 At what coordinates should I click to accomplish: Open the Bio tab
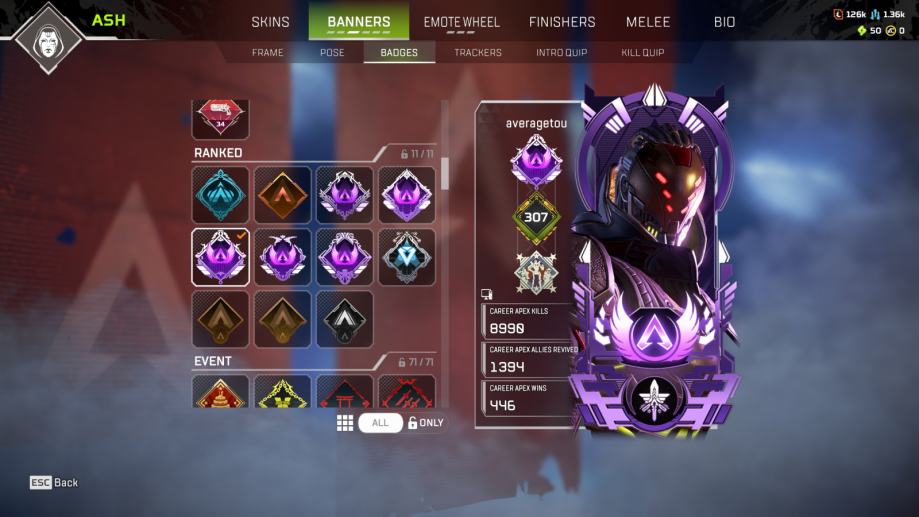point(724,22)
